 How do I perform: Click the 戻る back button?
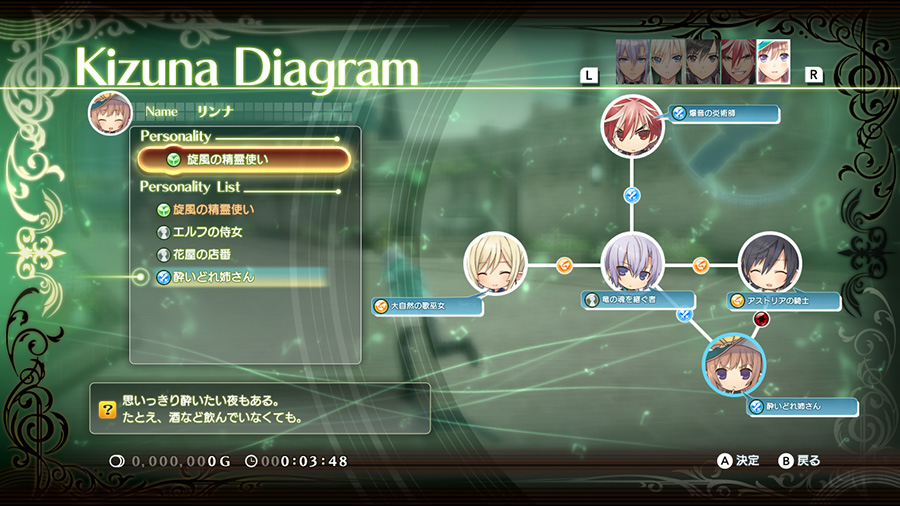click(799, 461)
